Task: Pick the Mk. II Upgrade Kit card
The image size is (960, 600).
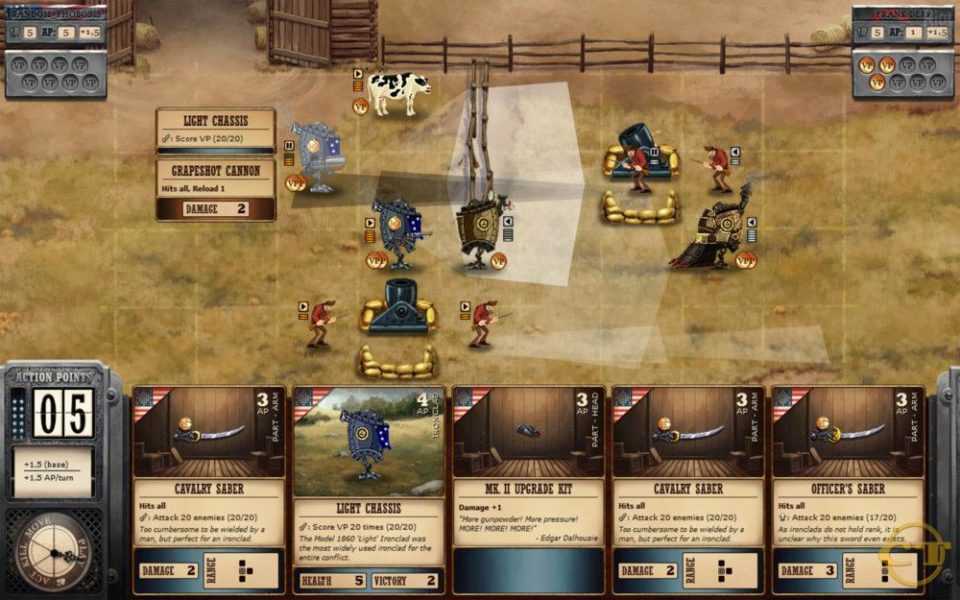Action: point(528,490)
